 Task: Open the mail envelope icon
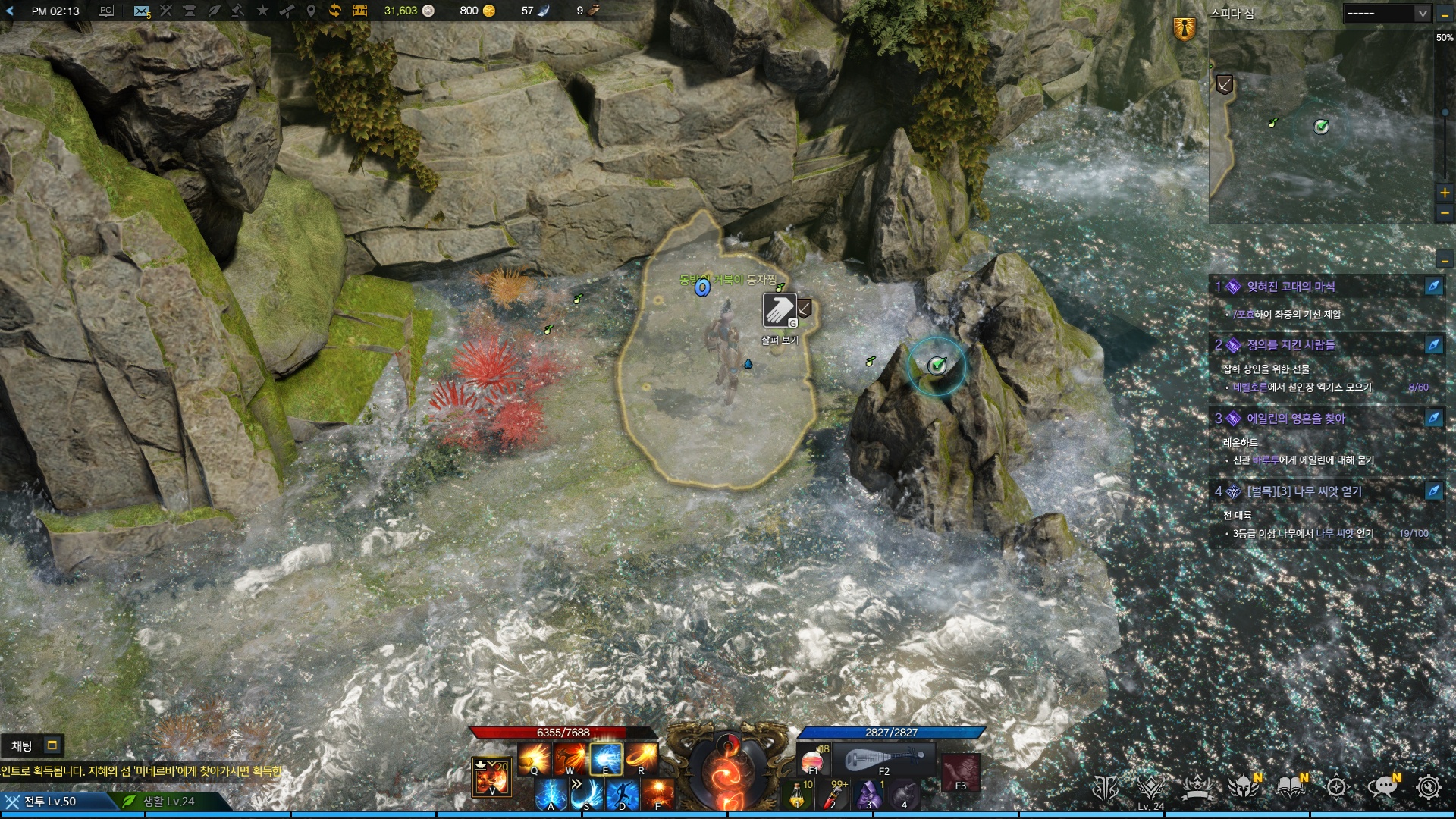coord(141,11)
